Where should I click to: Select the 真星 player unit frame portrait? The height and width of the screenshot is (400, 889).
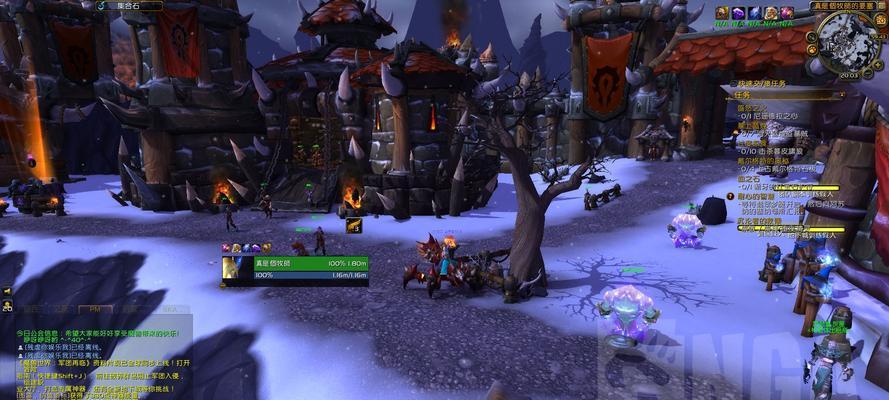[236, 267]
